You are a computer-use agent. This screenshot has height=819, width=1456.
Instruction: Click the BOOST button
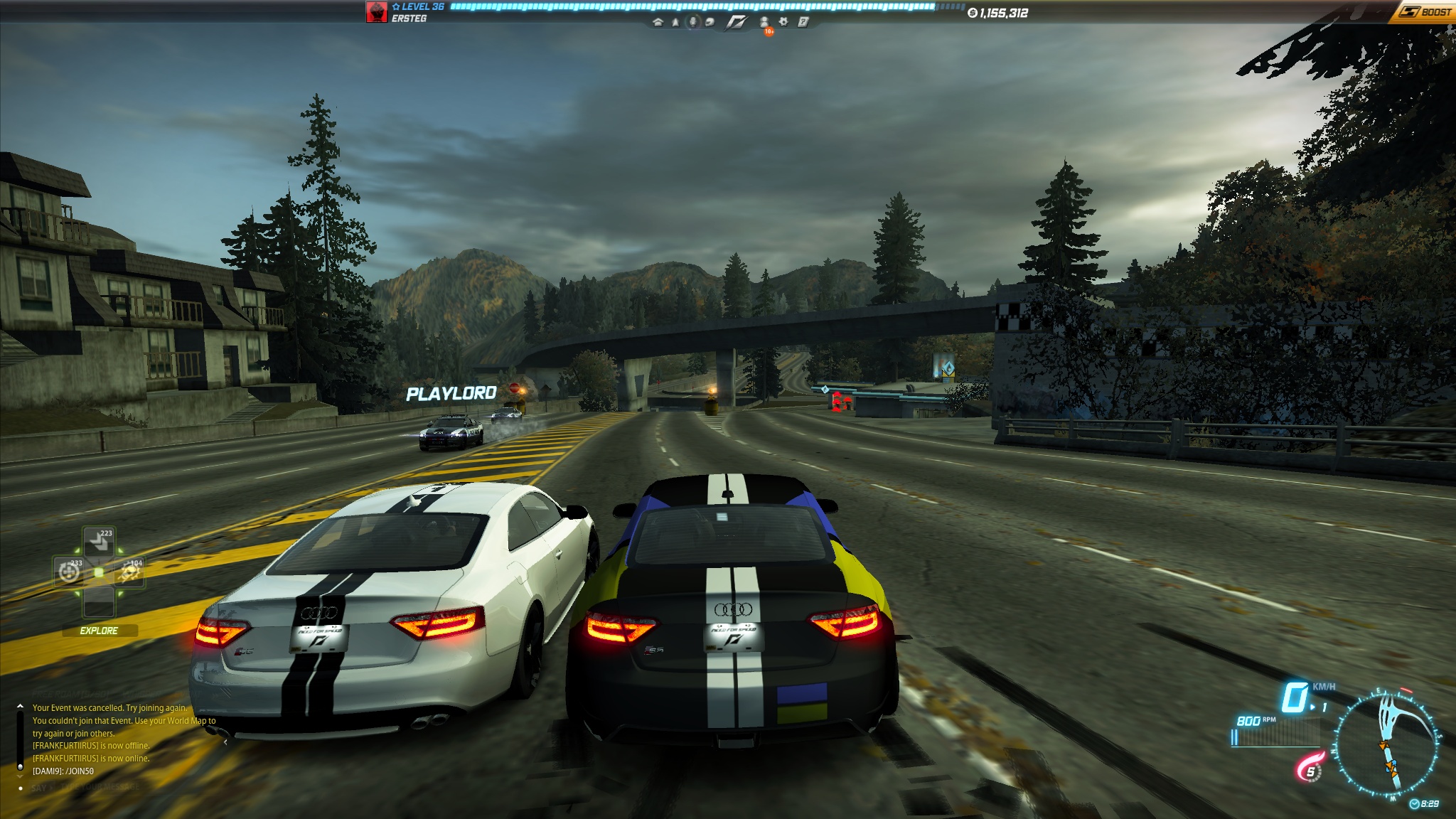tap(1425, 12)
